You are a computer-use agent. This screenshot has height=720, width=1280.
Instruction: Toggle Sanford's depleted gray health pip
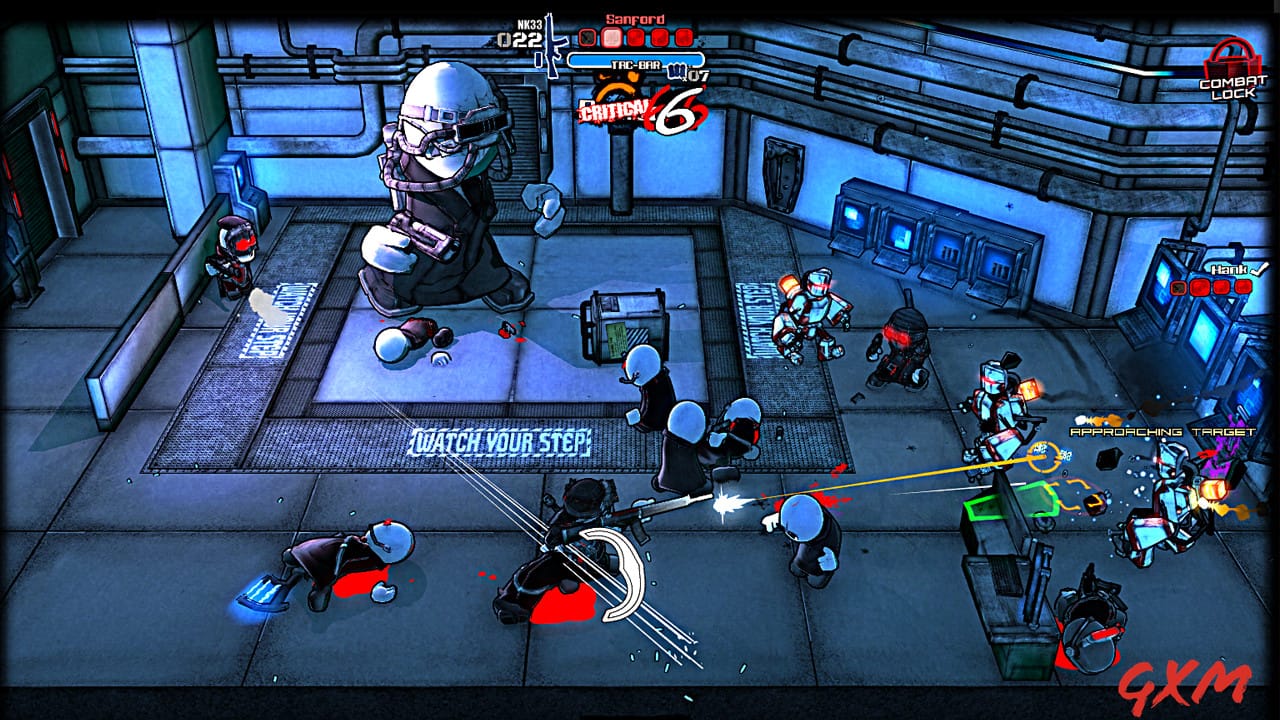point(587,37)
